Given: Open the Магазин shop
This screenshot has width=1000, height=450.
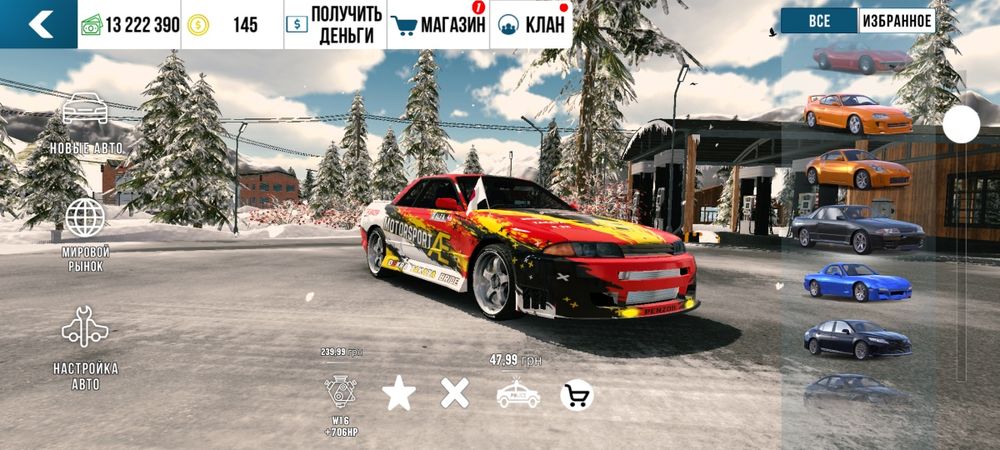Looking at the screenshot, I should click(438, 25).
